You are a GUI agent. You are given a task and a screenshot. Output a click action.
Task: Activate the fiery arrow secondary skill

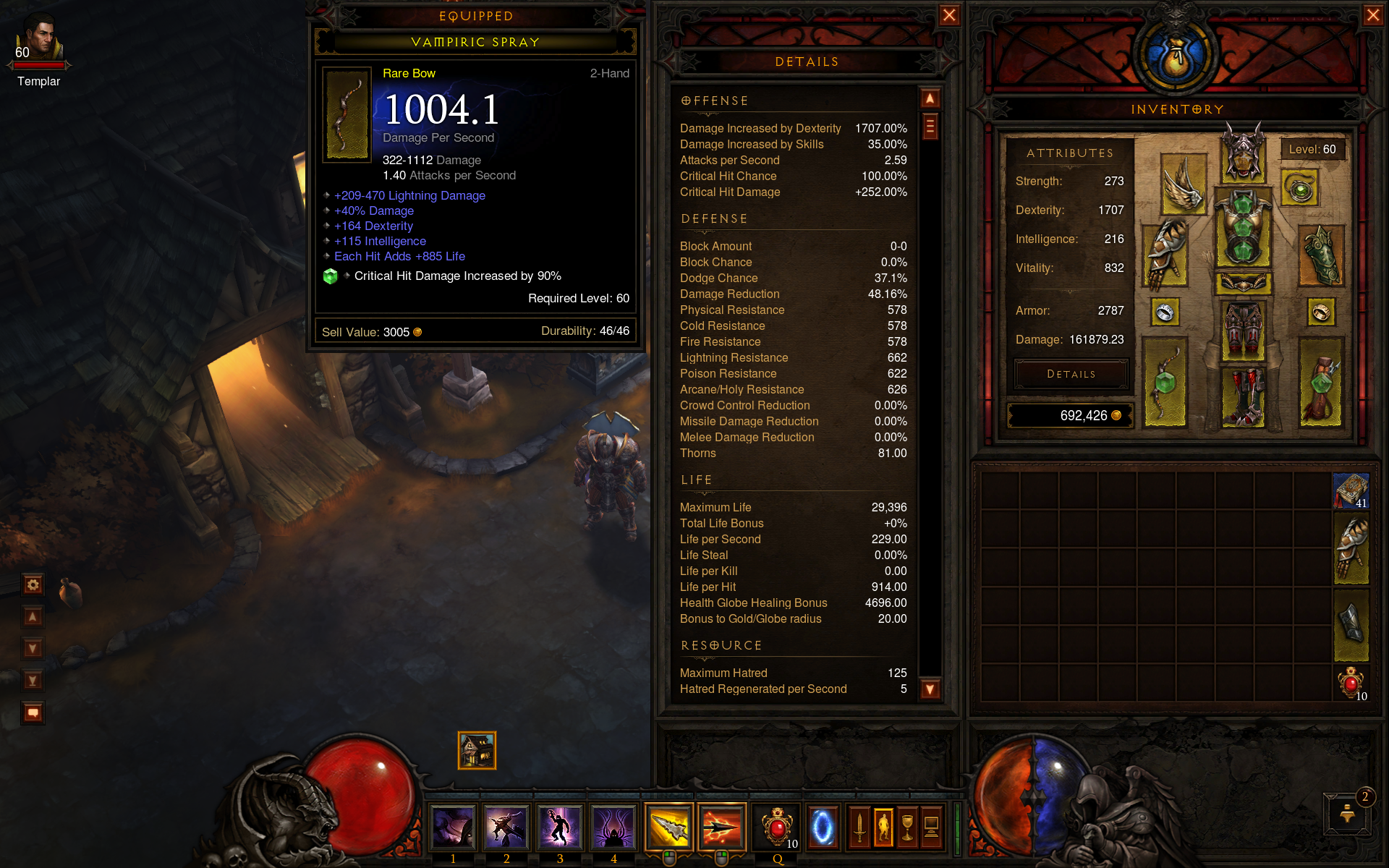pos(722,827)
